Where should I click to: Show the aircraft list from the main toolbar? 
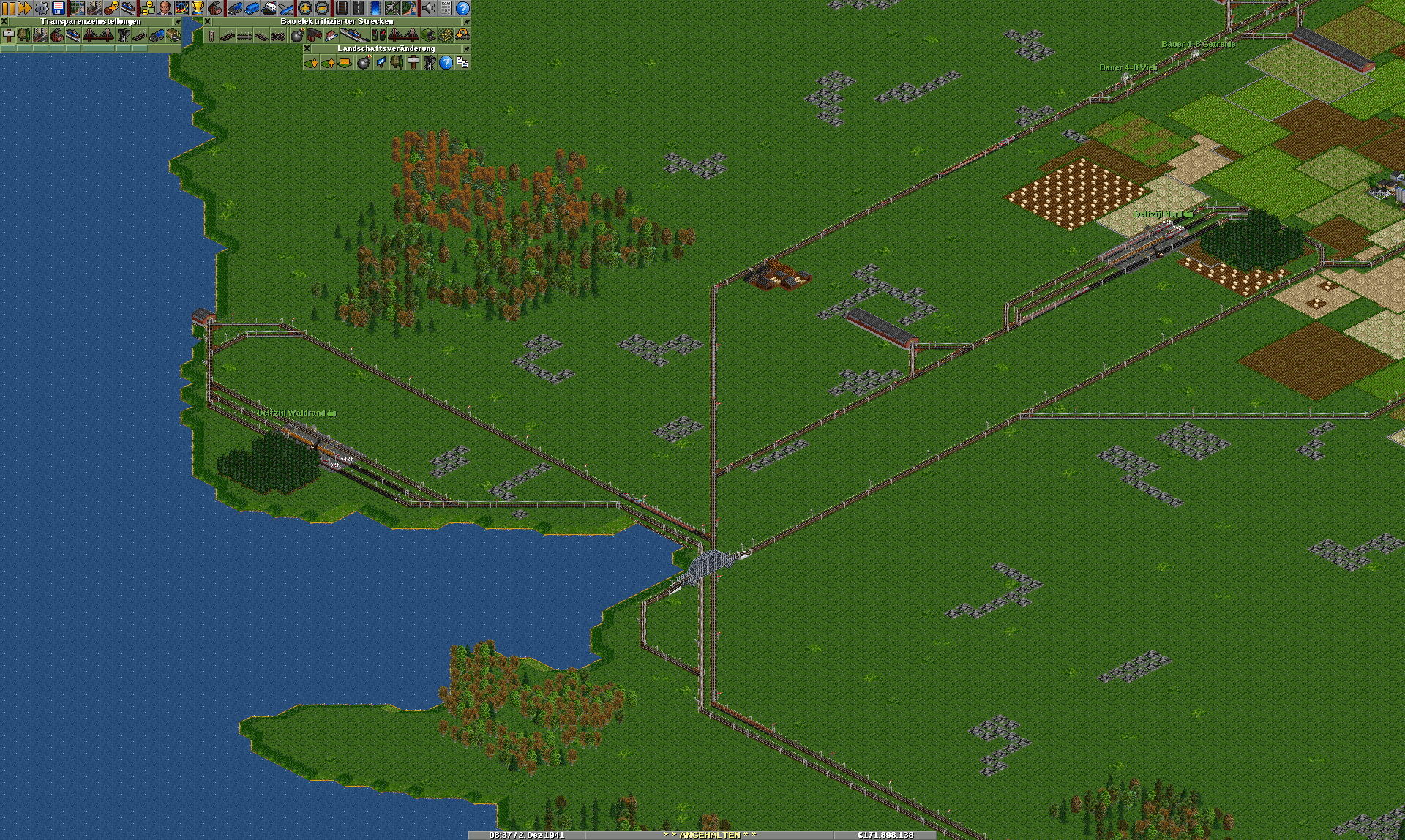point(285,8)
